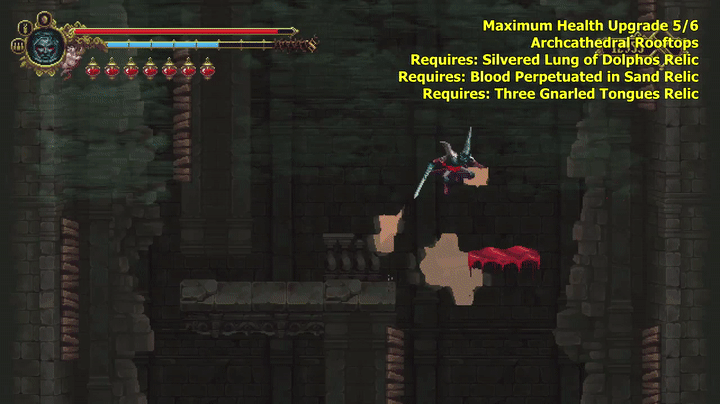720x404 pixels.
Task: Select the round three-bottle icon slot left of portrait
Action: click(x=18, y=45)
